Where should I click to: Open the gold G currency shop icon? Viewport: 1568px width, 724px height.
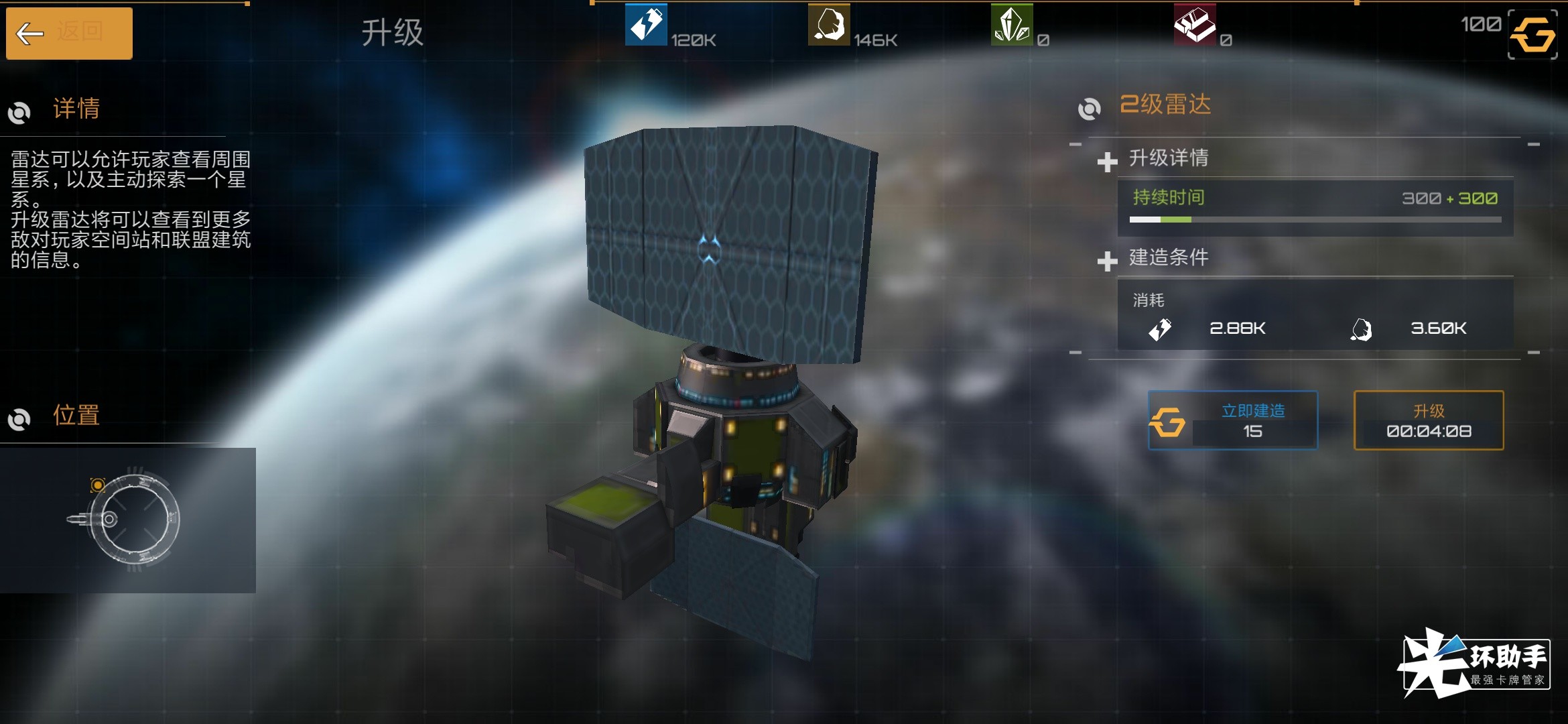(1532, 35)
